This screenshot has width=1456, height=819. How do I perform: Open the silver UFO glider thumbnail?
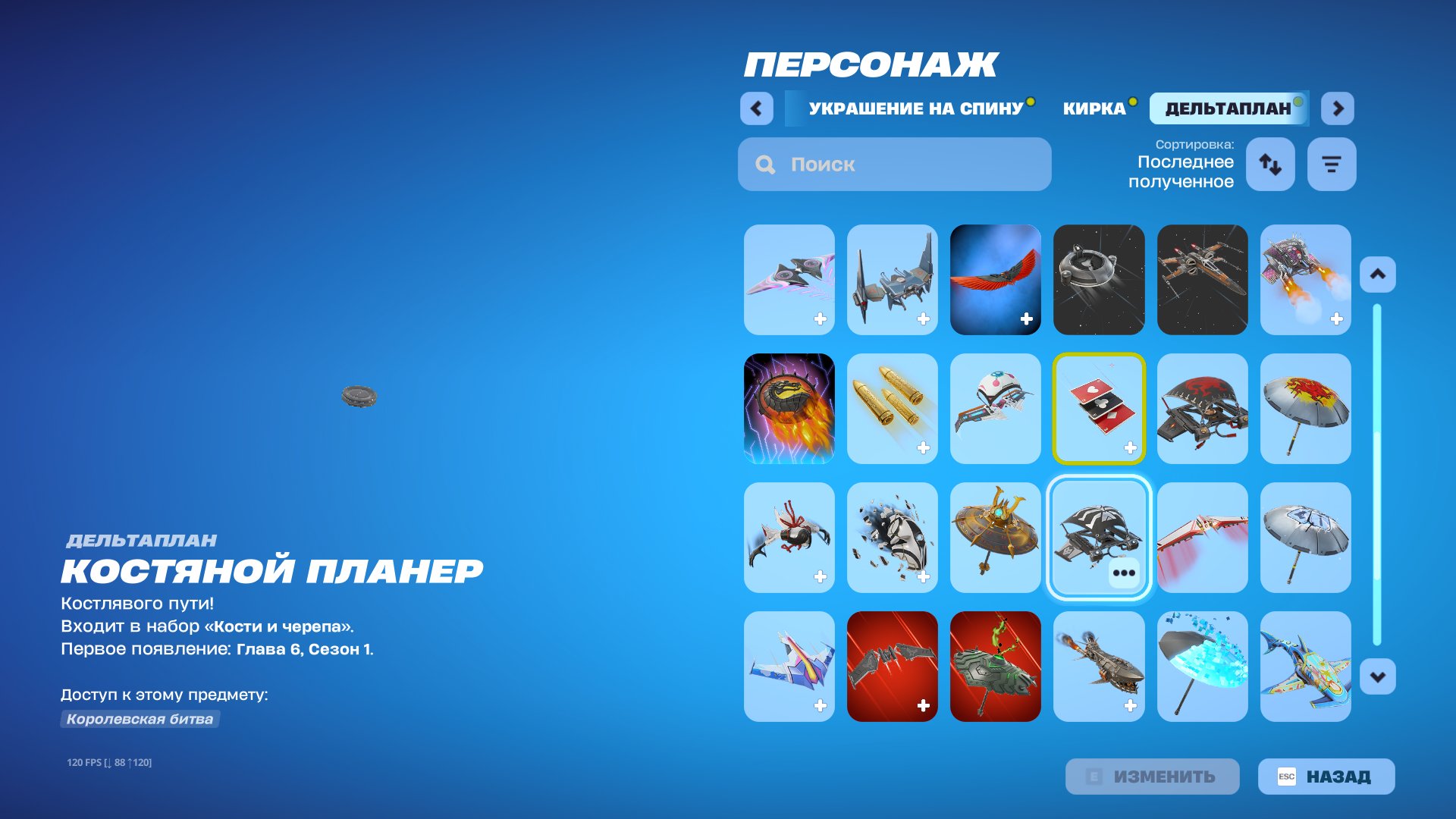pyautogui.click(x=1099, y=280)
